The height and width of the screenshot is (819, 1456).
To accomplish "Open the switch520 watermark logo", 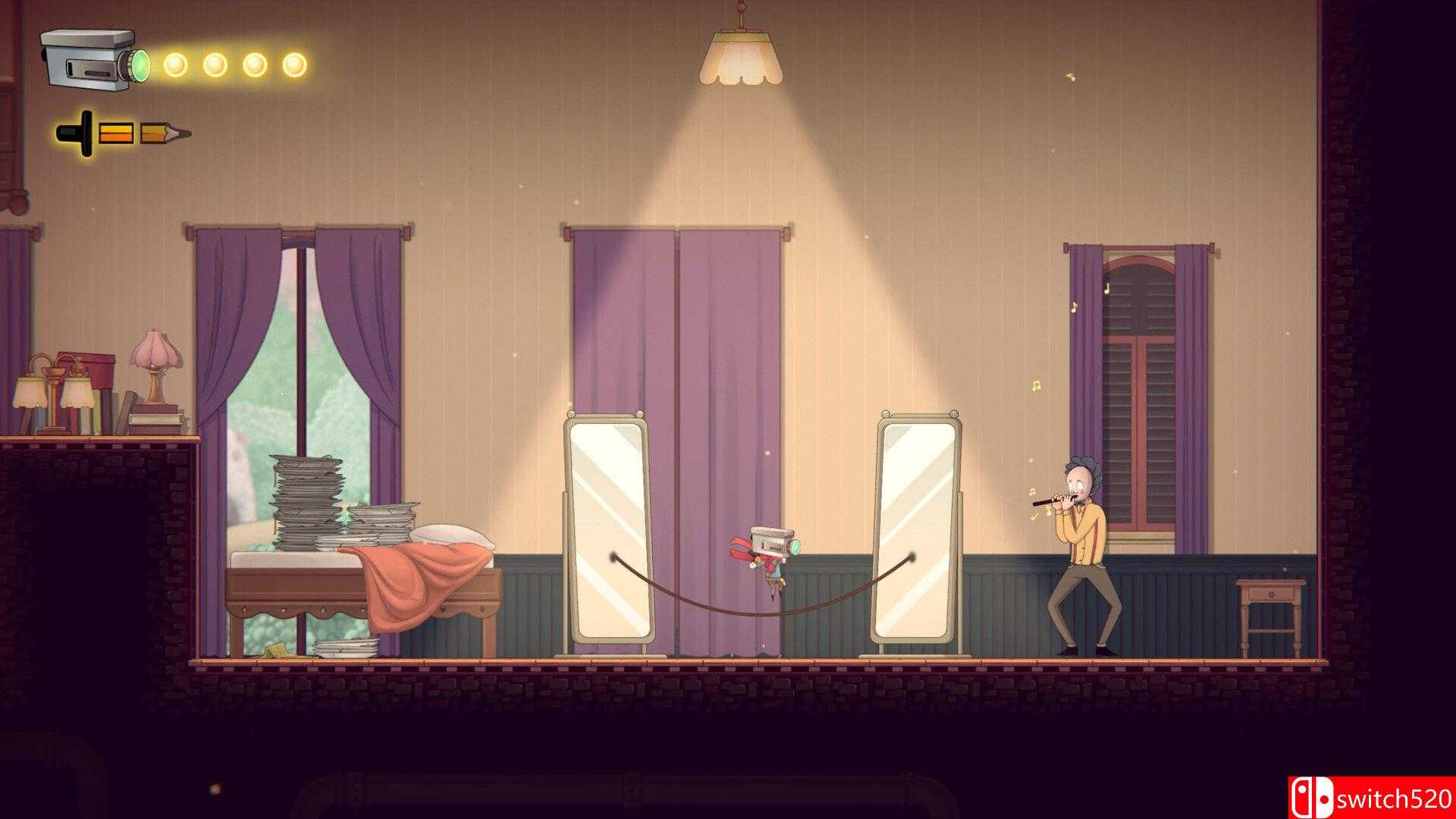I will [x=1370, y=797].
